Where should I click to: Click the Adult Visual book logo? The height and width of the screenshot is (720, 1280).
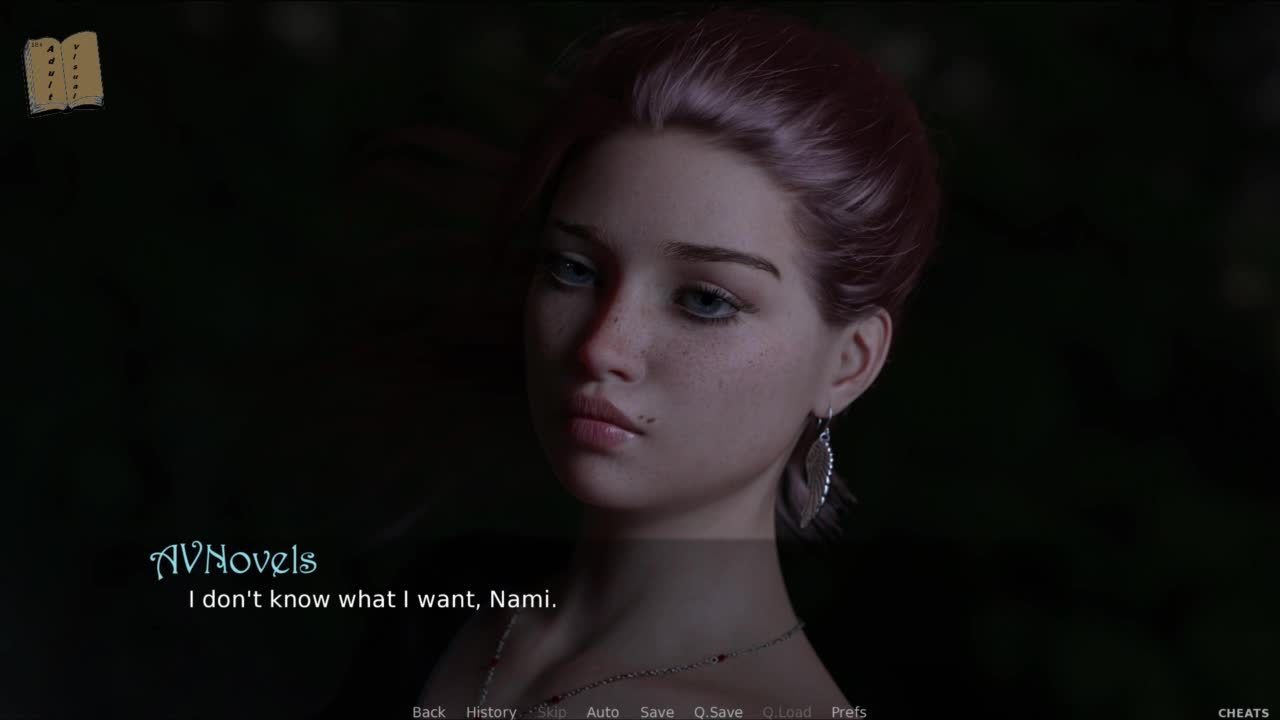click(63, 72)
